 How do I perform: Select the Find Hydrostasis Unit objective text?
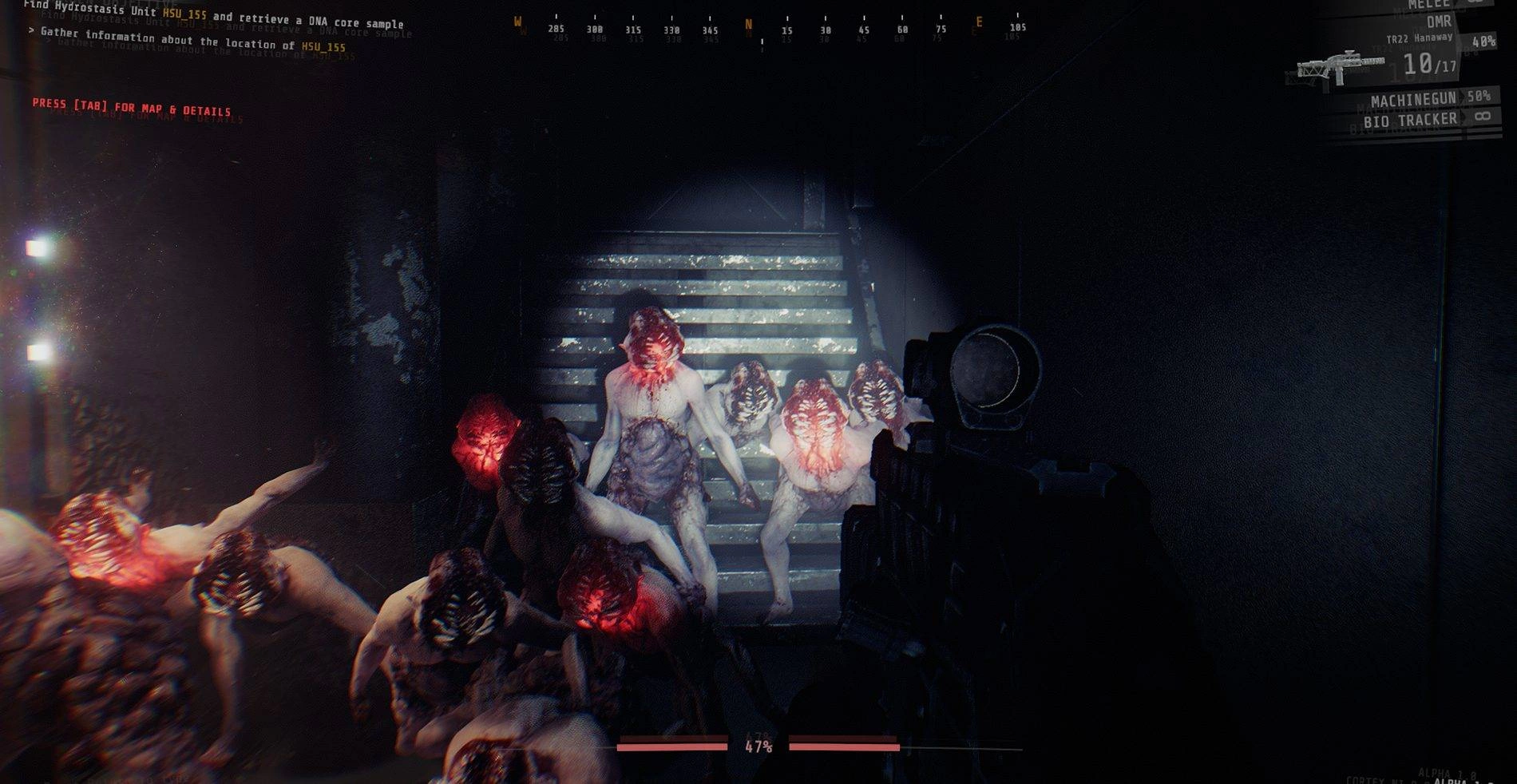point(214,15)
